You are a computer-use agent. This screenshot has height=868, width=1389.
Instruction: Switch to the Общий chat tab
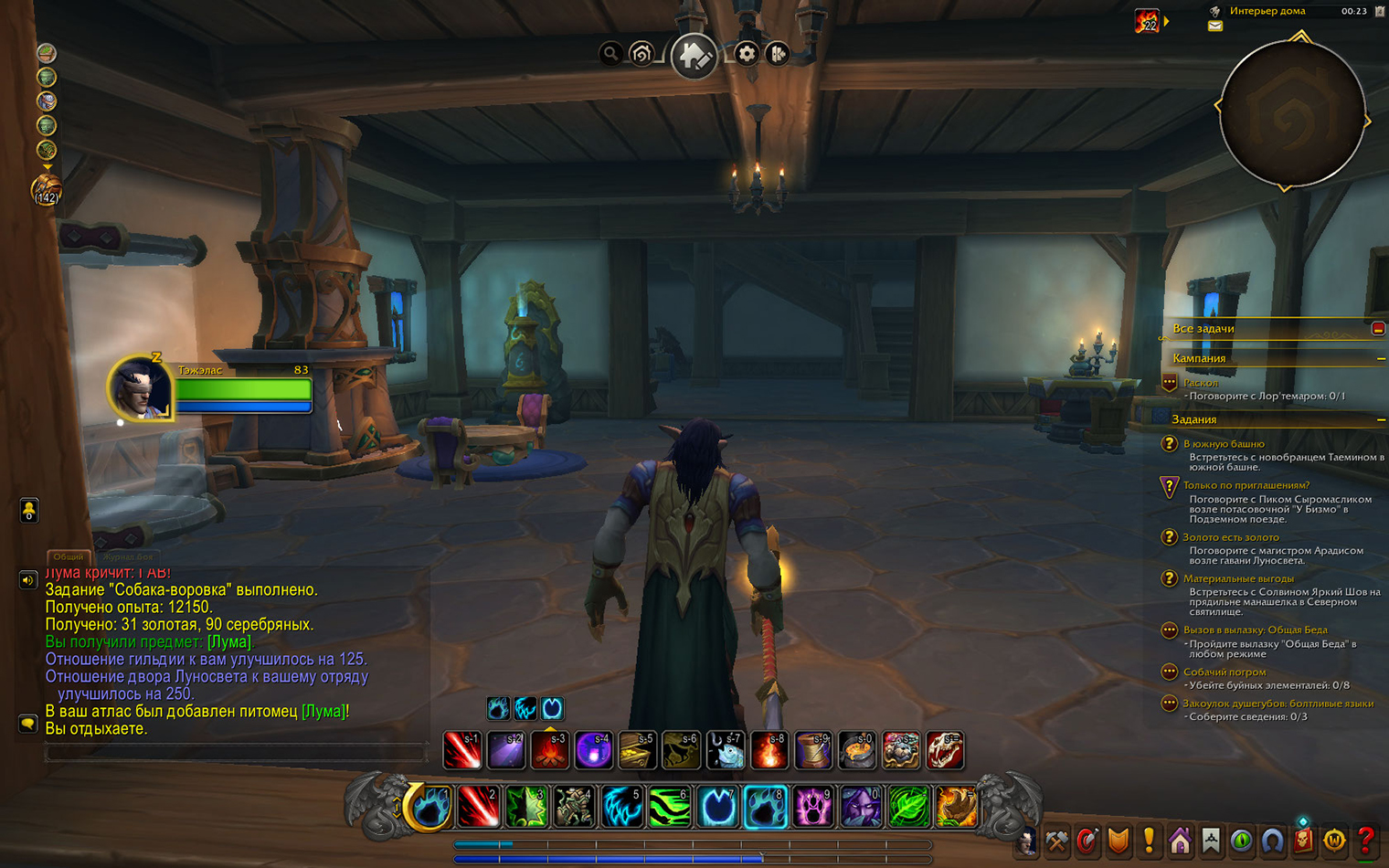click(x=68, y=556)
